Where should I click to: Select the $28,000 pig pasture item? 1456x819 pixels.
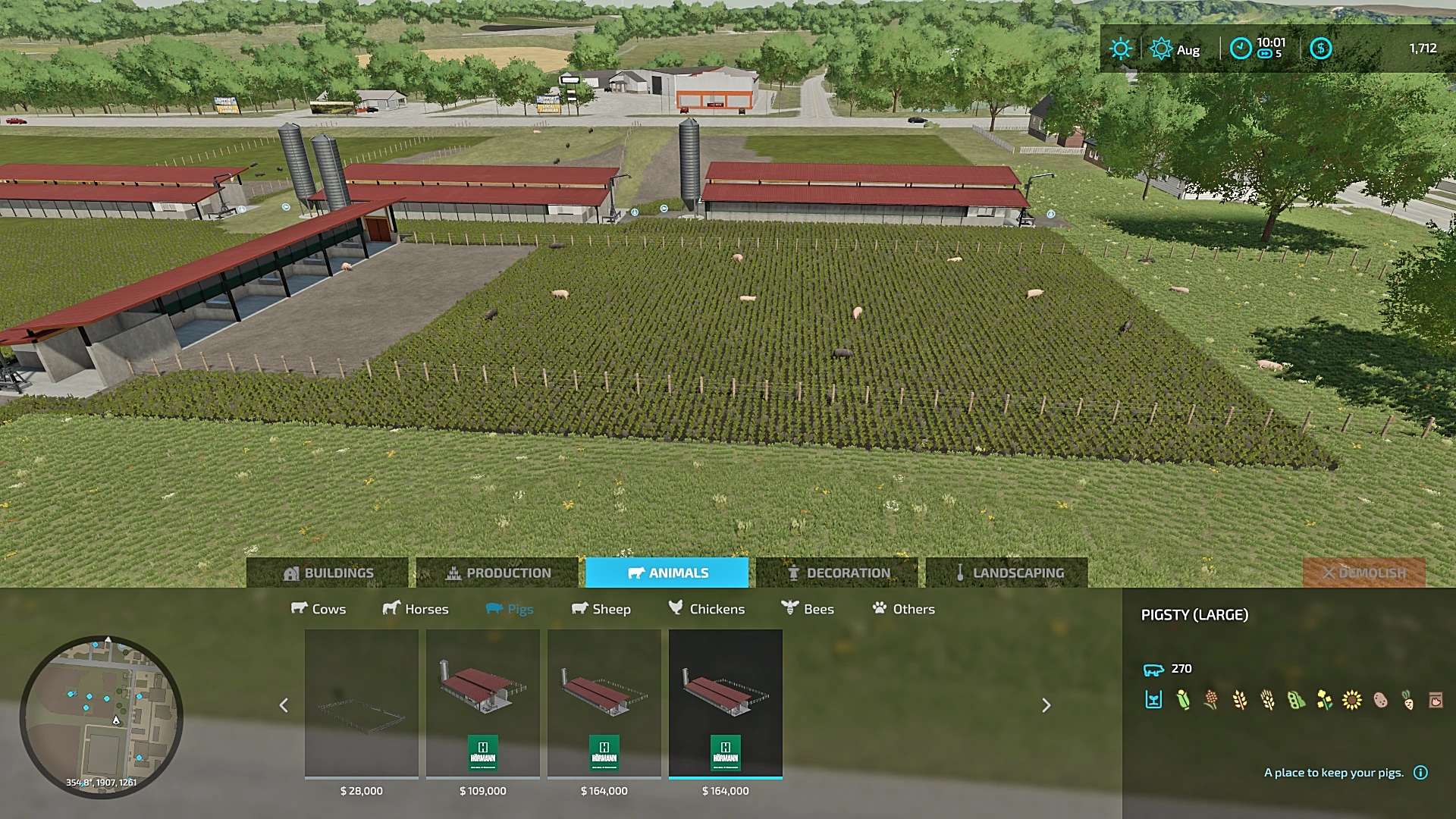tap(362, 704)
